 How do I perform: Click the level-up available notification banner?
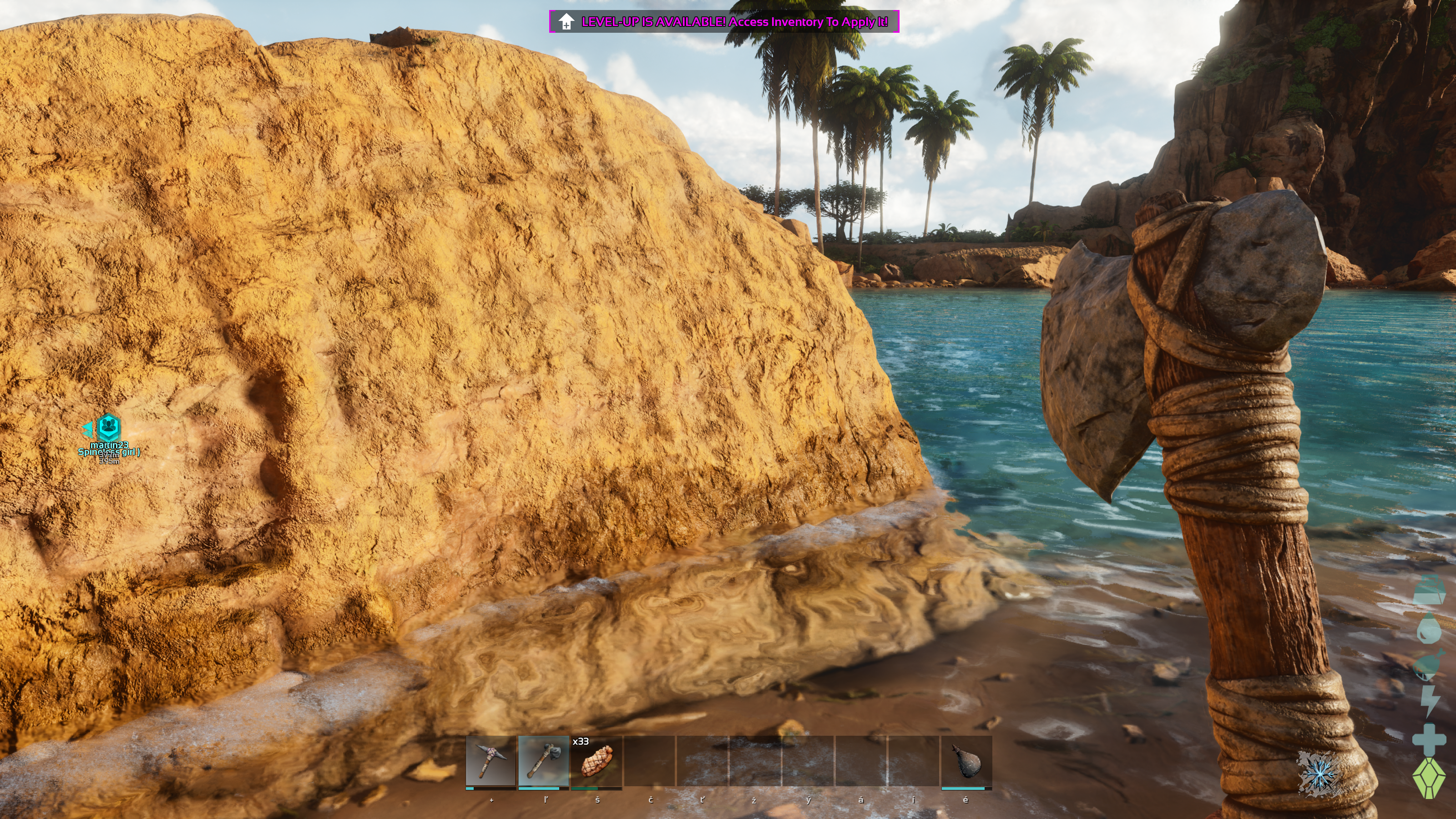point(723,21)
